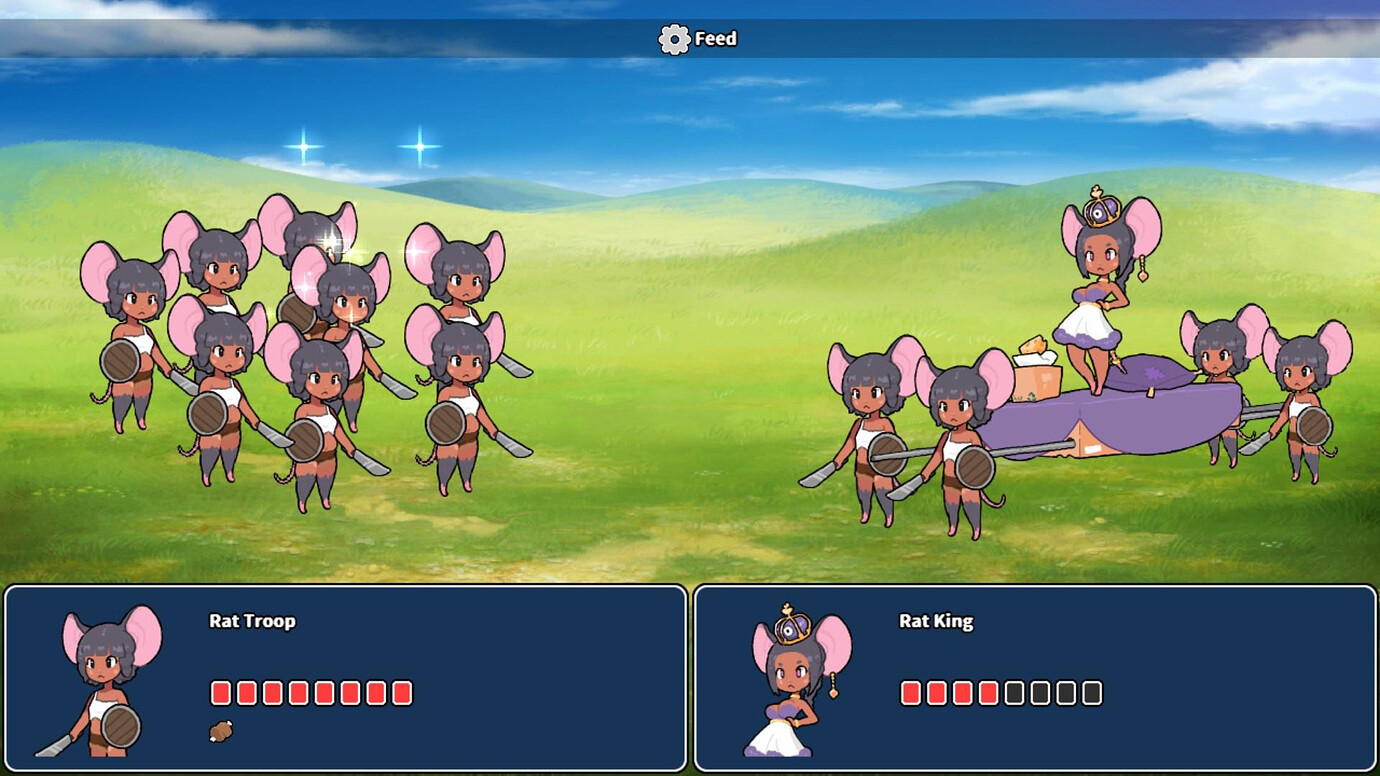This screenshot has width=1380, height=776.
Task: Select the Rat King unit panel
Action: pos(1035,678)
